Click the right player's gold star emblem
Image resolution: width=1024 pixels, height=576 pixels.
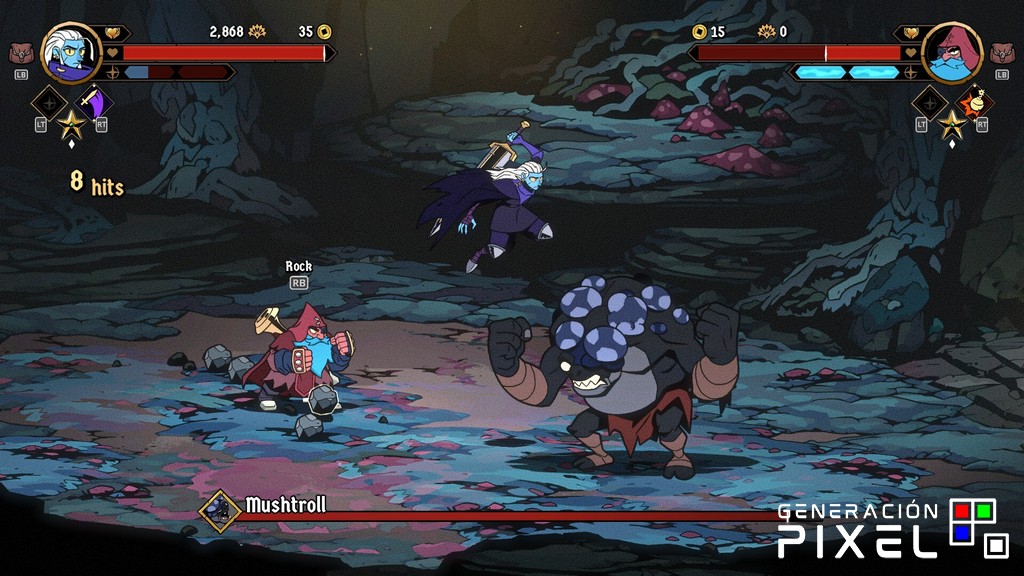[953, 124]
